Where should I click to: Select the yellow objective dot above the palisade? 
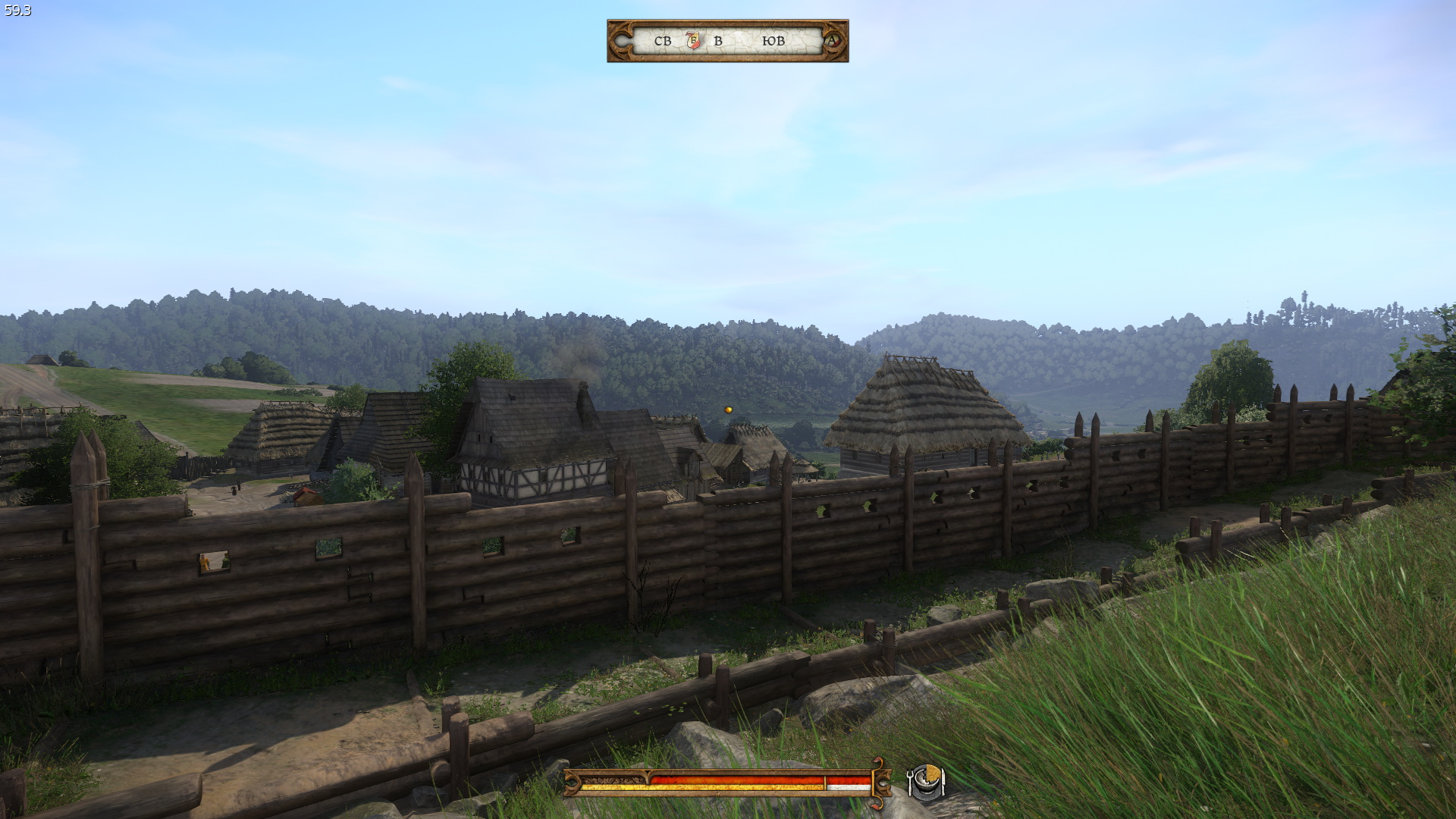click(727, 409)
